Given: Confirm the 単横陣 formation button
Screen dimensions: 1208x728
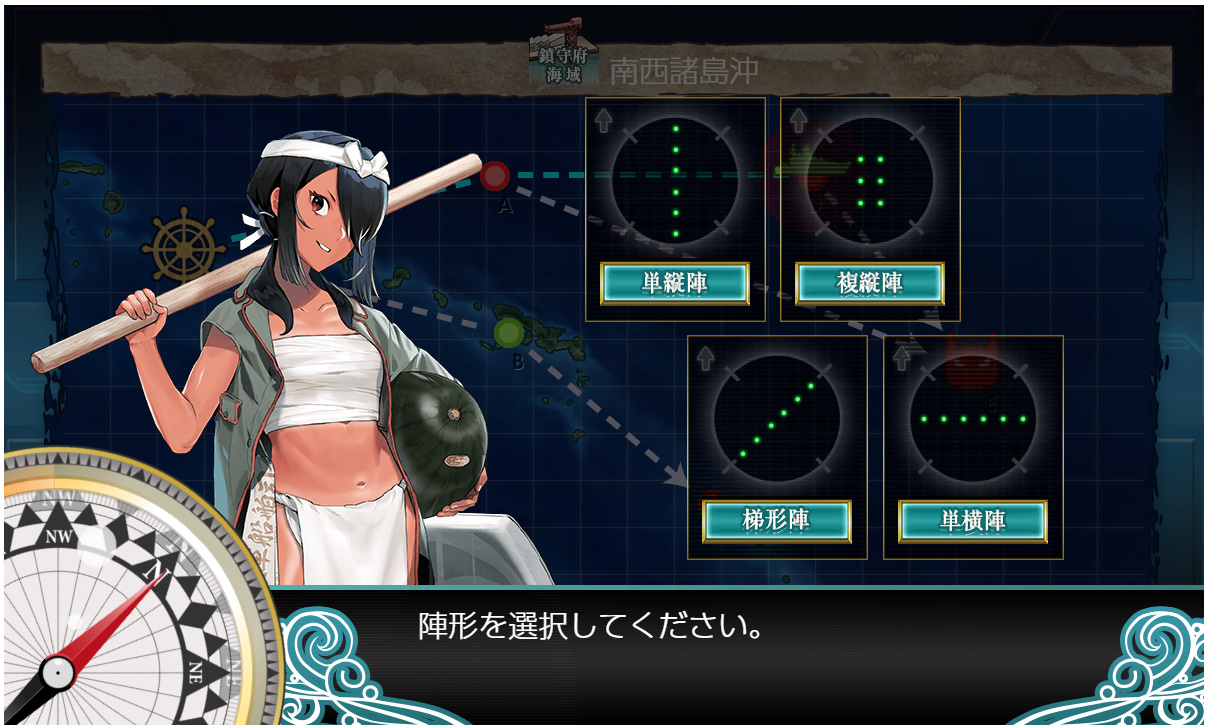Looking at the screenshot, I should pos(973,521).
